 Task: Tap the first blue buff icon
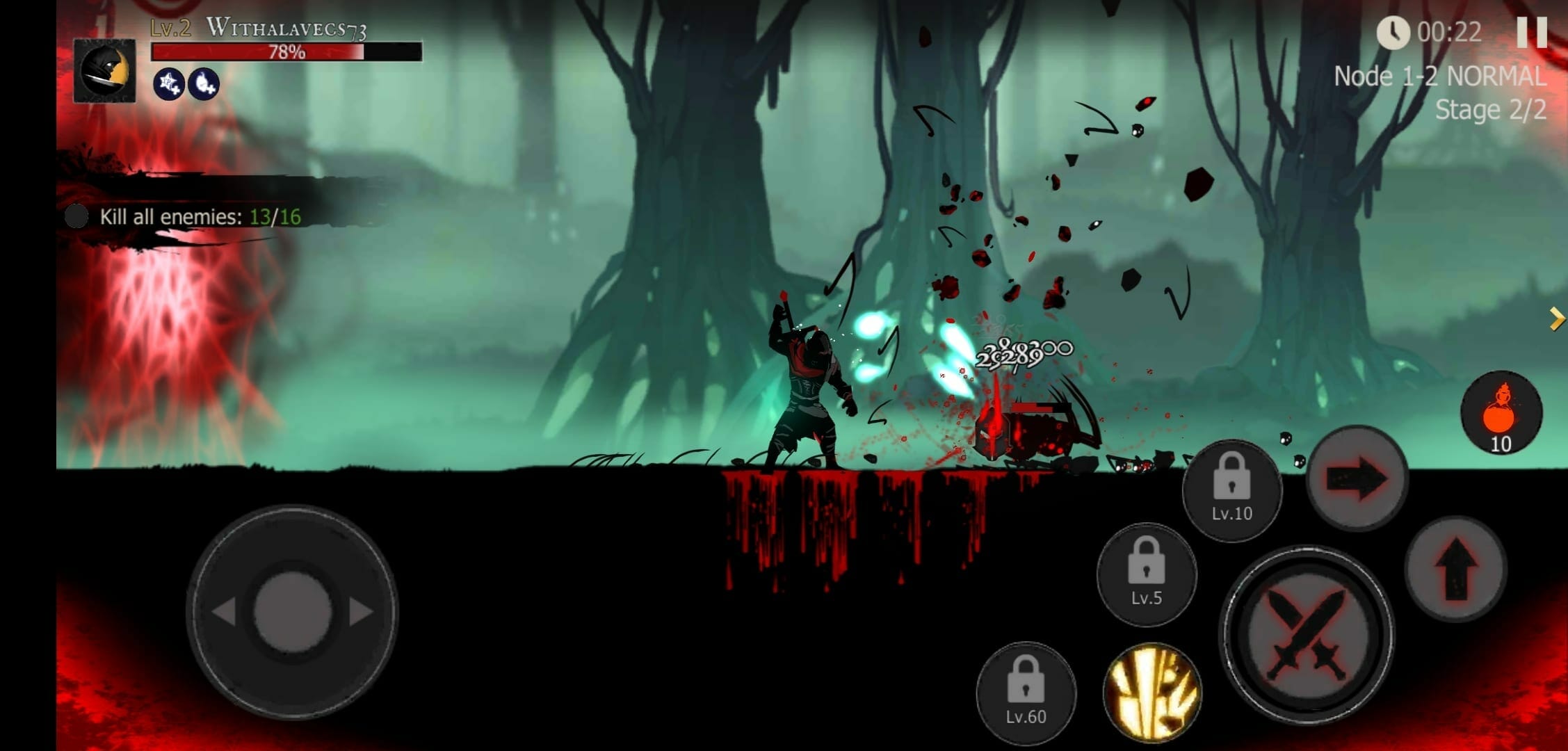(168, 84)
